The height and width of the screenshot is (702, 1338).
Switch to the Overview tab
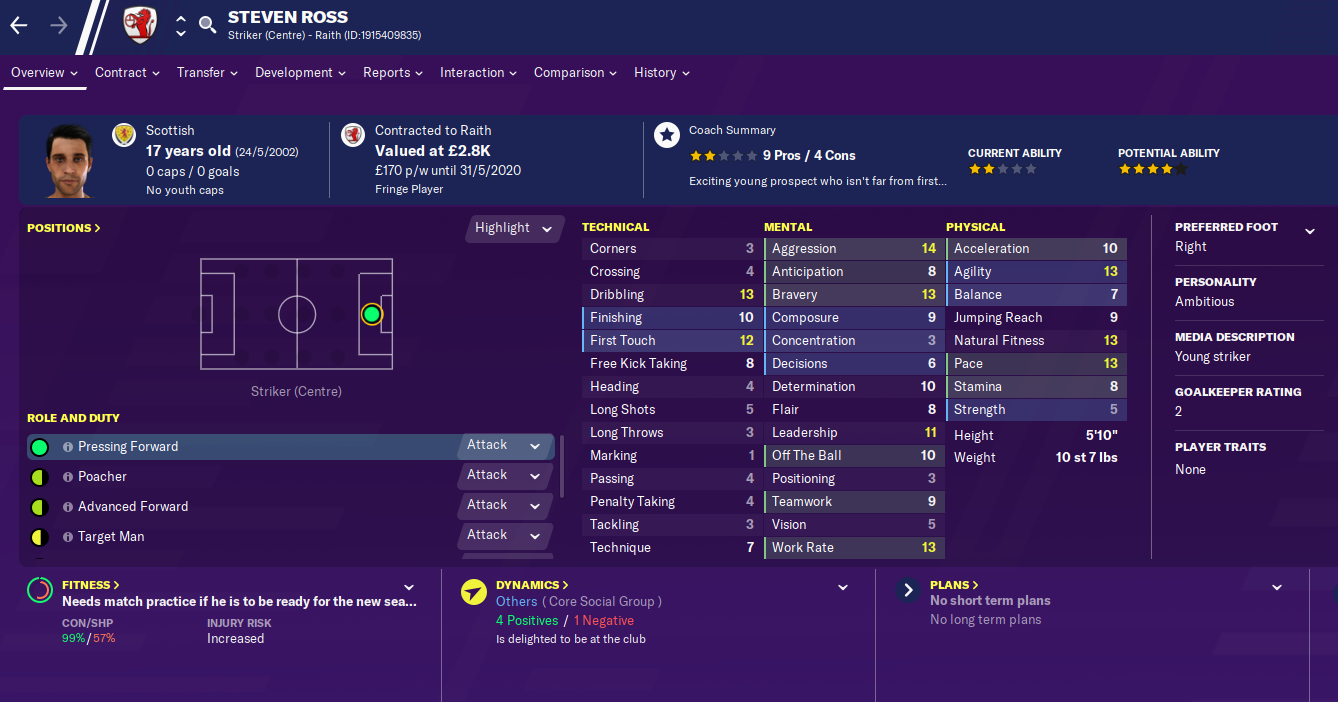pos(44,72)
